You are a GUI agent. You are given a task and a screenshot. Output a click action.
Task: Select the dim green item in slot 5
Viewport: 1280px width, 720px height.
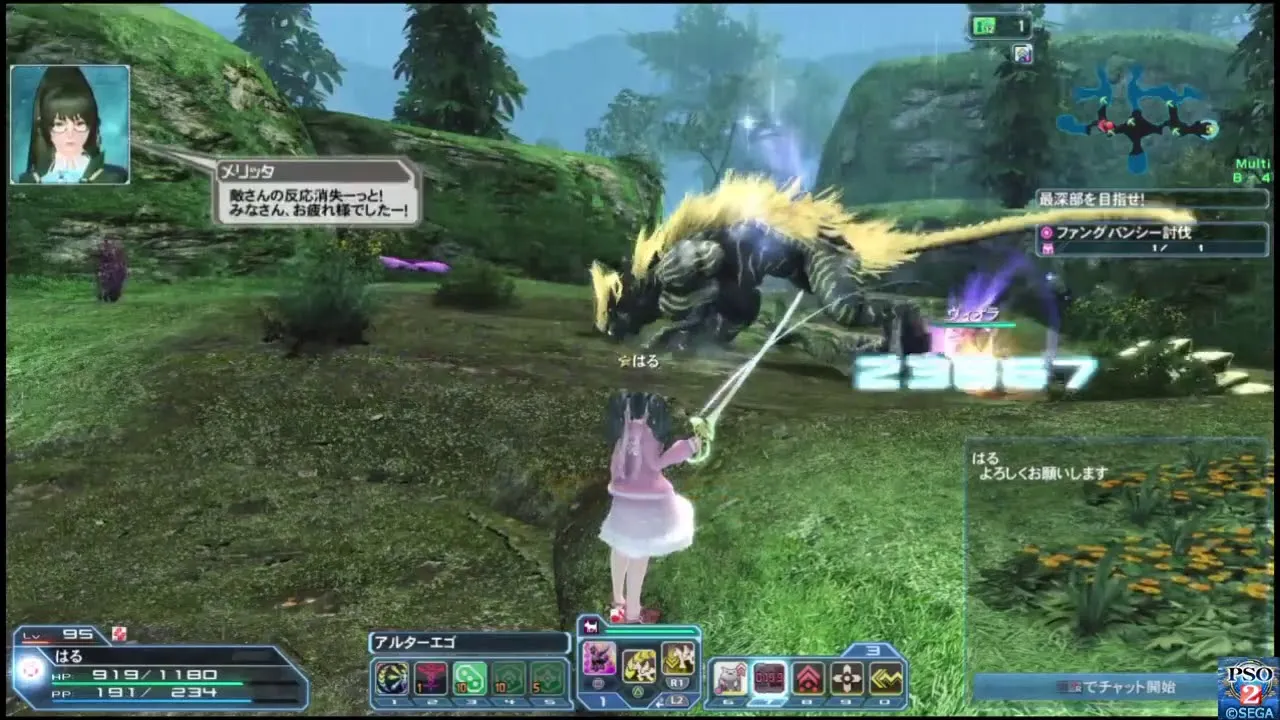[547, 679]
